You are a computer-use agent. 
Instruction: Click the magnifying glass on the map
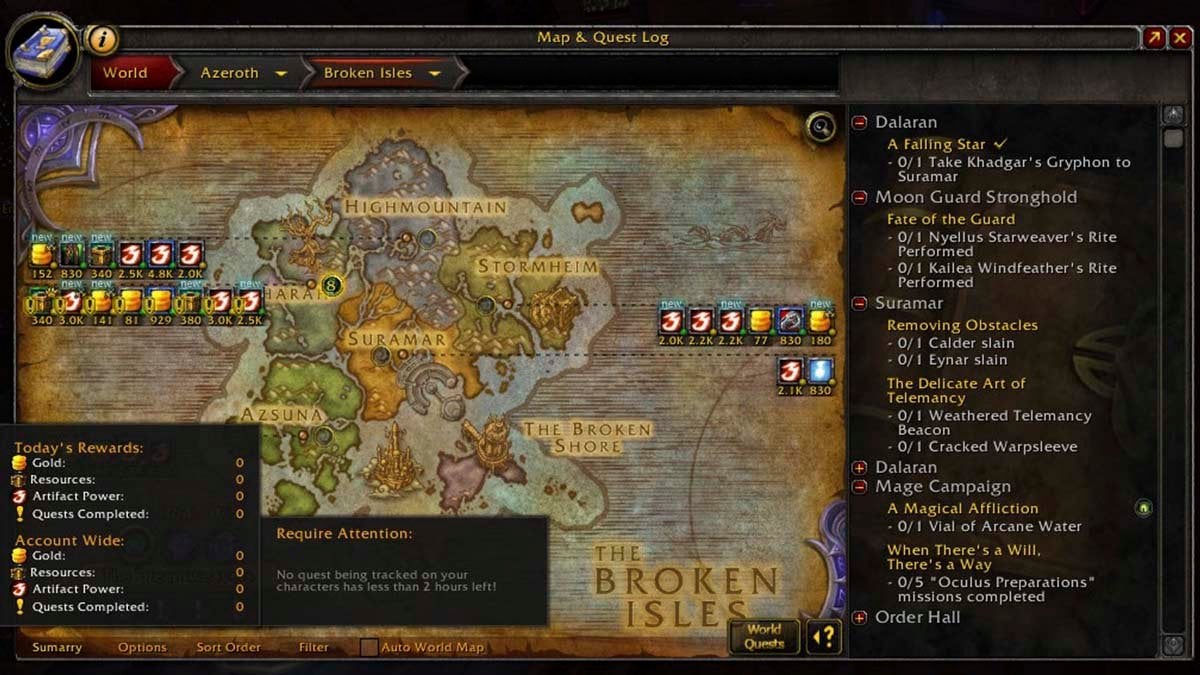click(x=821, y=127)
